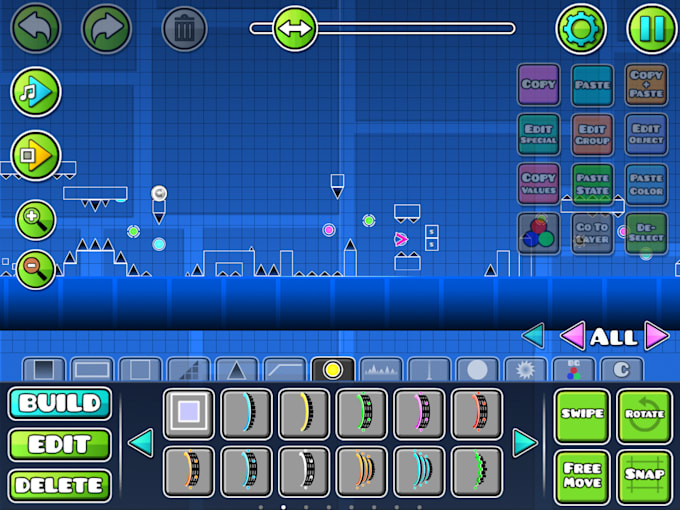
Task: Zoom in with the magnifier plus
Action: coord(35,219)
